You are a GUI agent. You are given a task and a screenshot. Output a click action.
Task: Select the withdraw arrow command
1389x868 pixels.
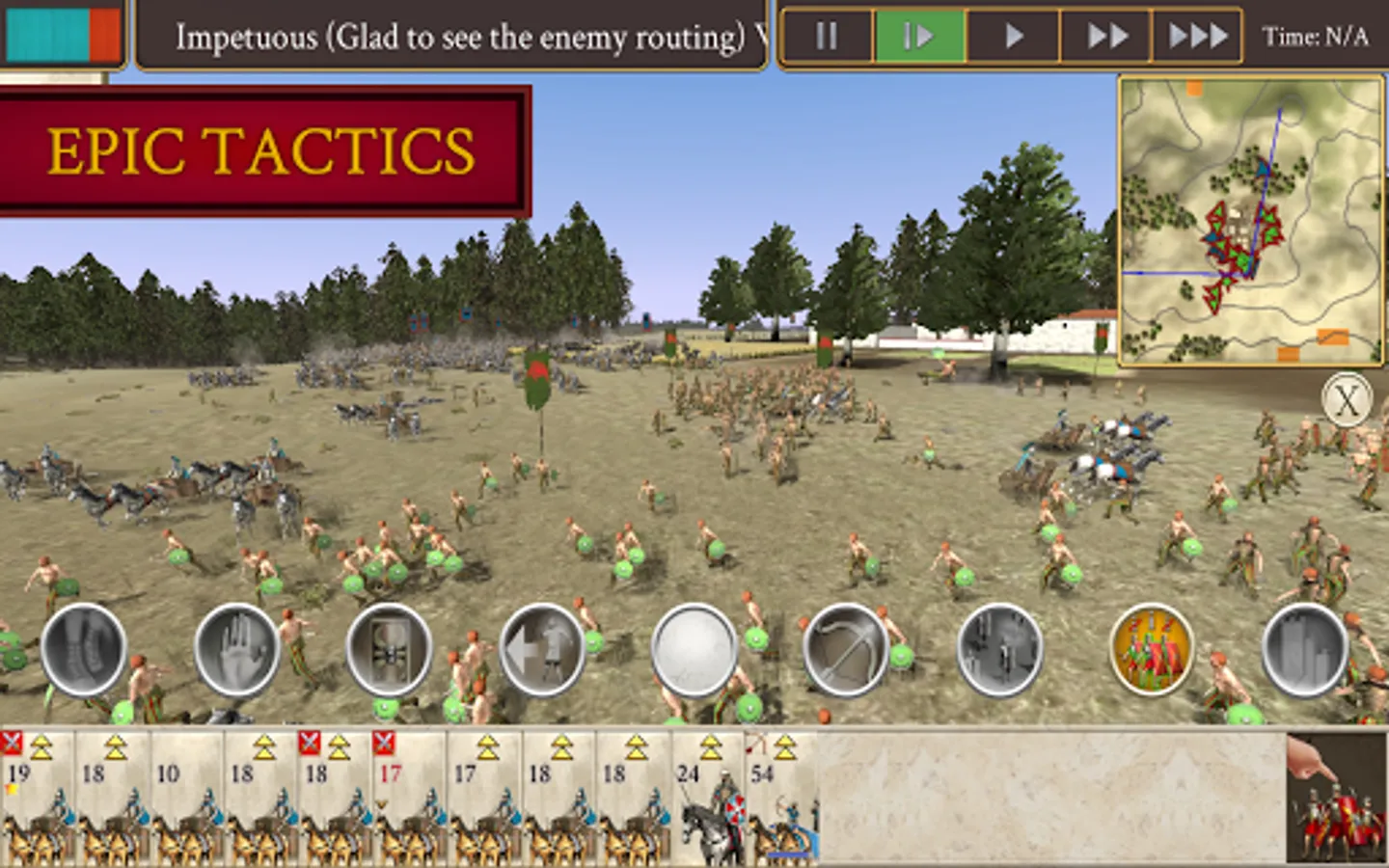coord(541,649)
